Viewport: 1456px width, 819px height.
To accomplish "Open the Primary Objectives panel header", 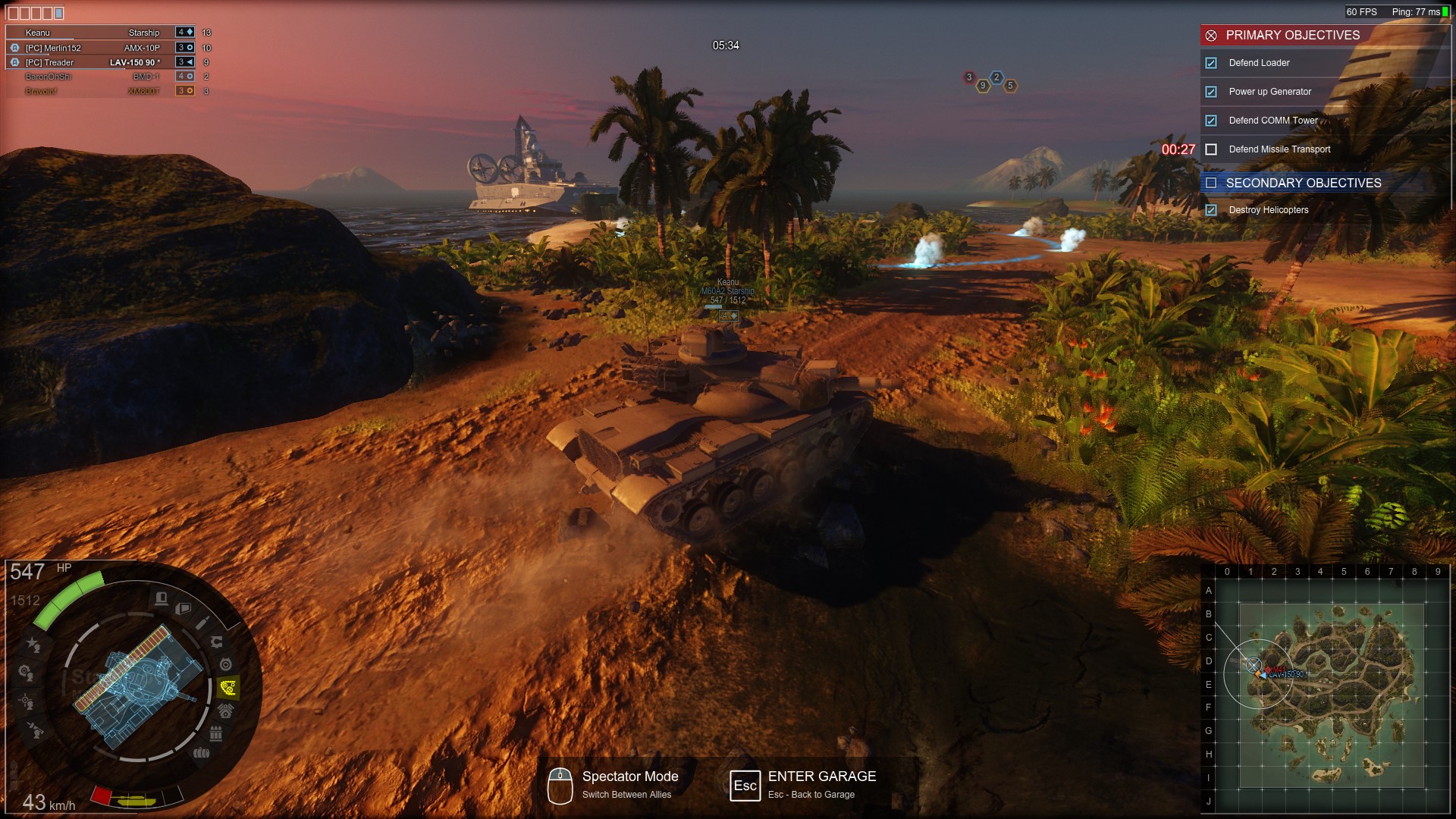I will click(x=1292, y=35).
